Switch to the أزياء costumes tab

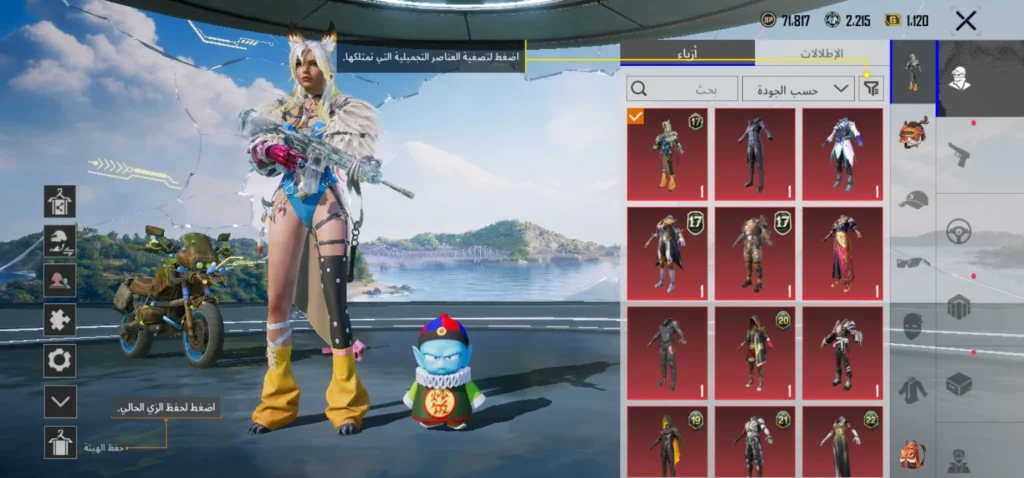pos(688,53)
